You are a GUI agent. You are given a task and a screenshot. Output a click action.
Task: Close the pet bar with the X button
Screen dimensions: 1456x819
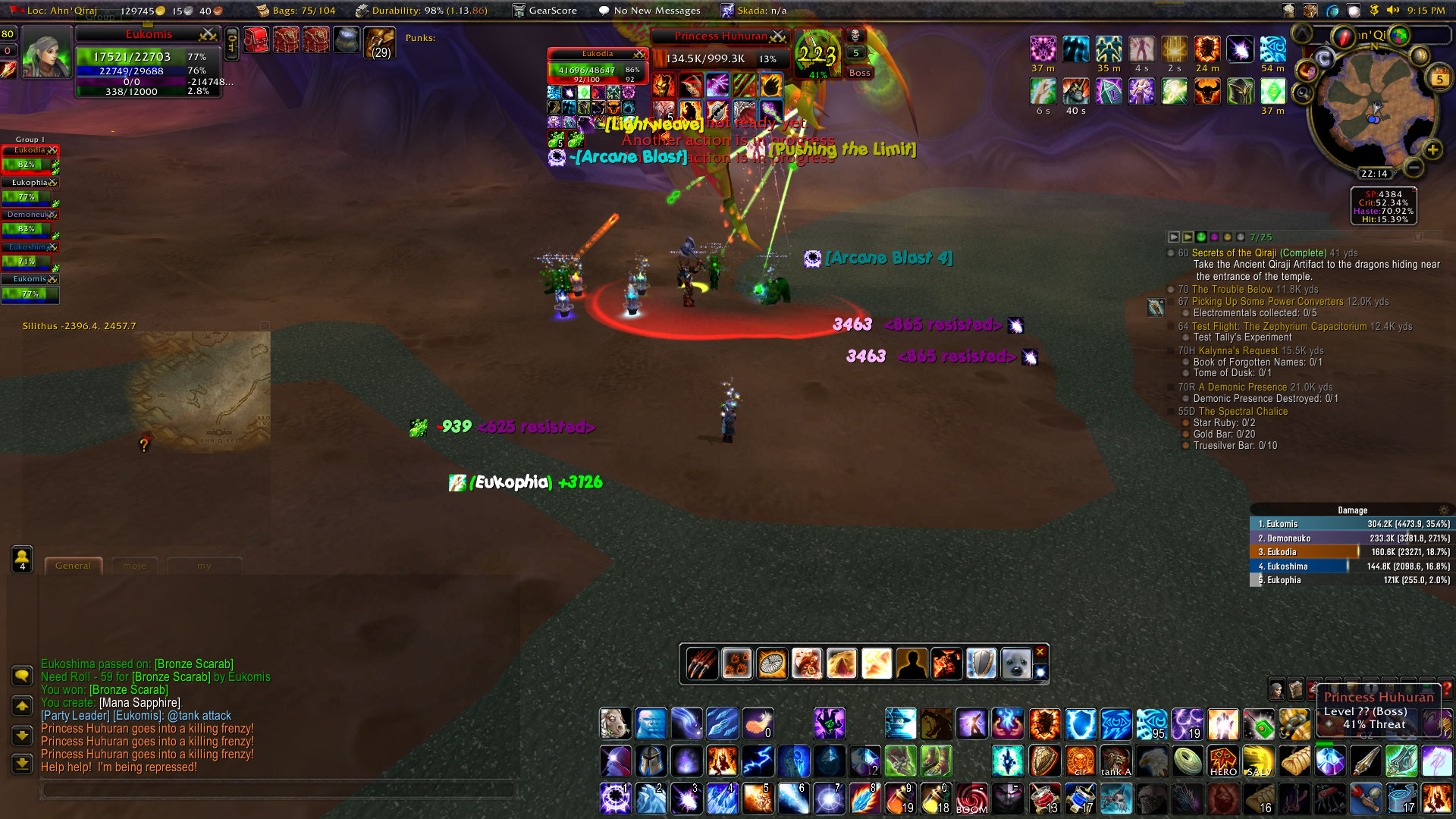point(1040,652)
